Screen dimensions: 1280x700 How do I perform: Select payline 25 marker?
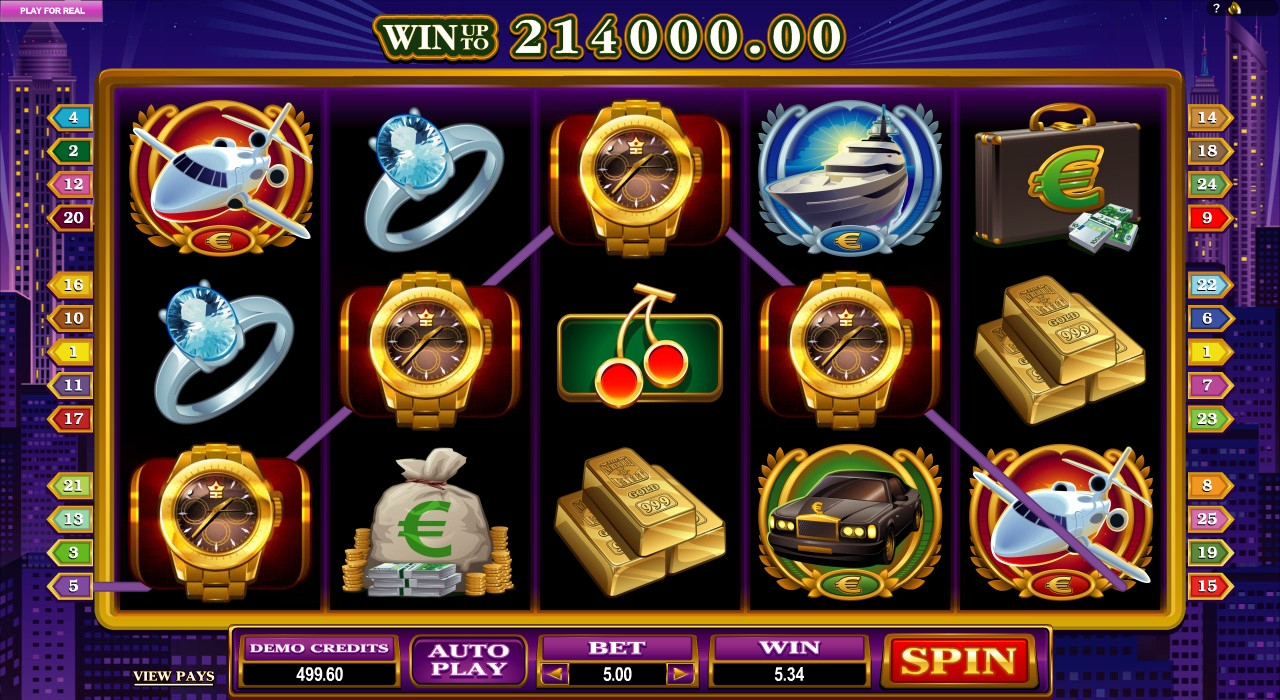1209,519
